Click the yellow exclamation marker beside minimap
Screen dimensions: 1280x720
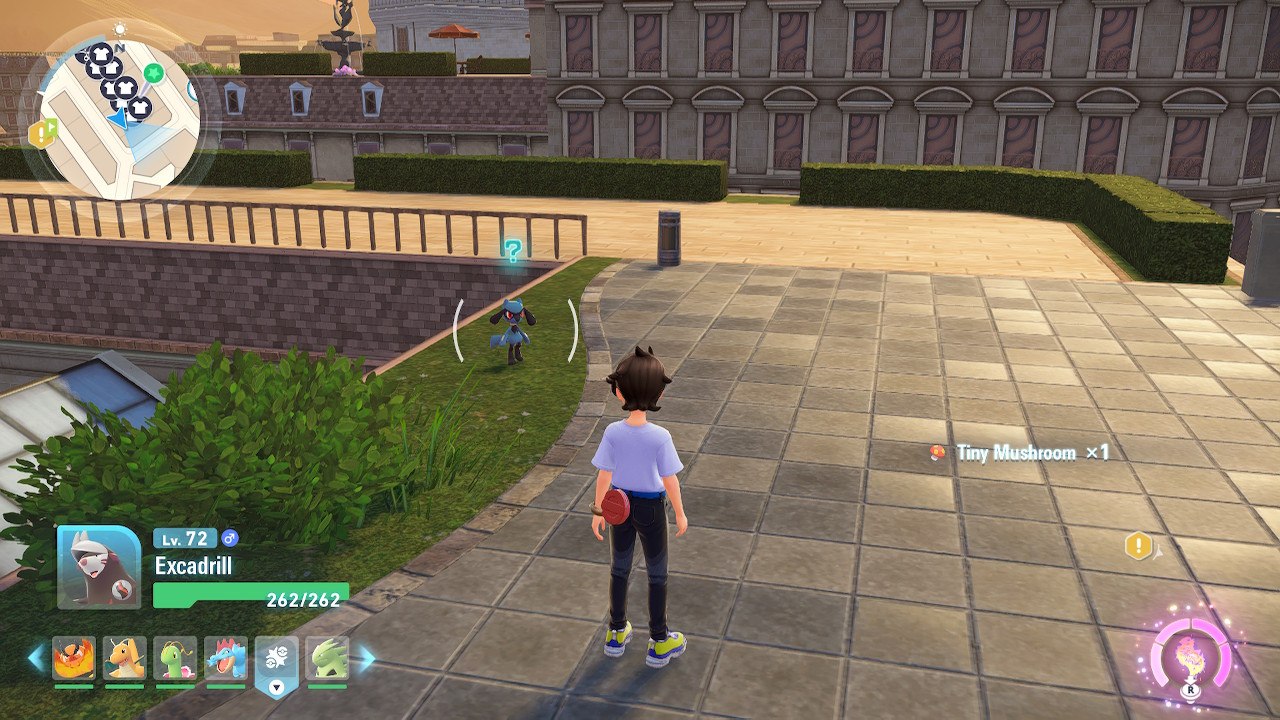tap(42, 133)
